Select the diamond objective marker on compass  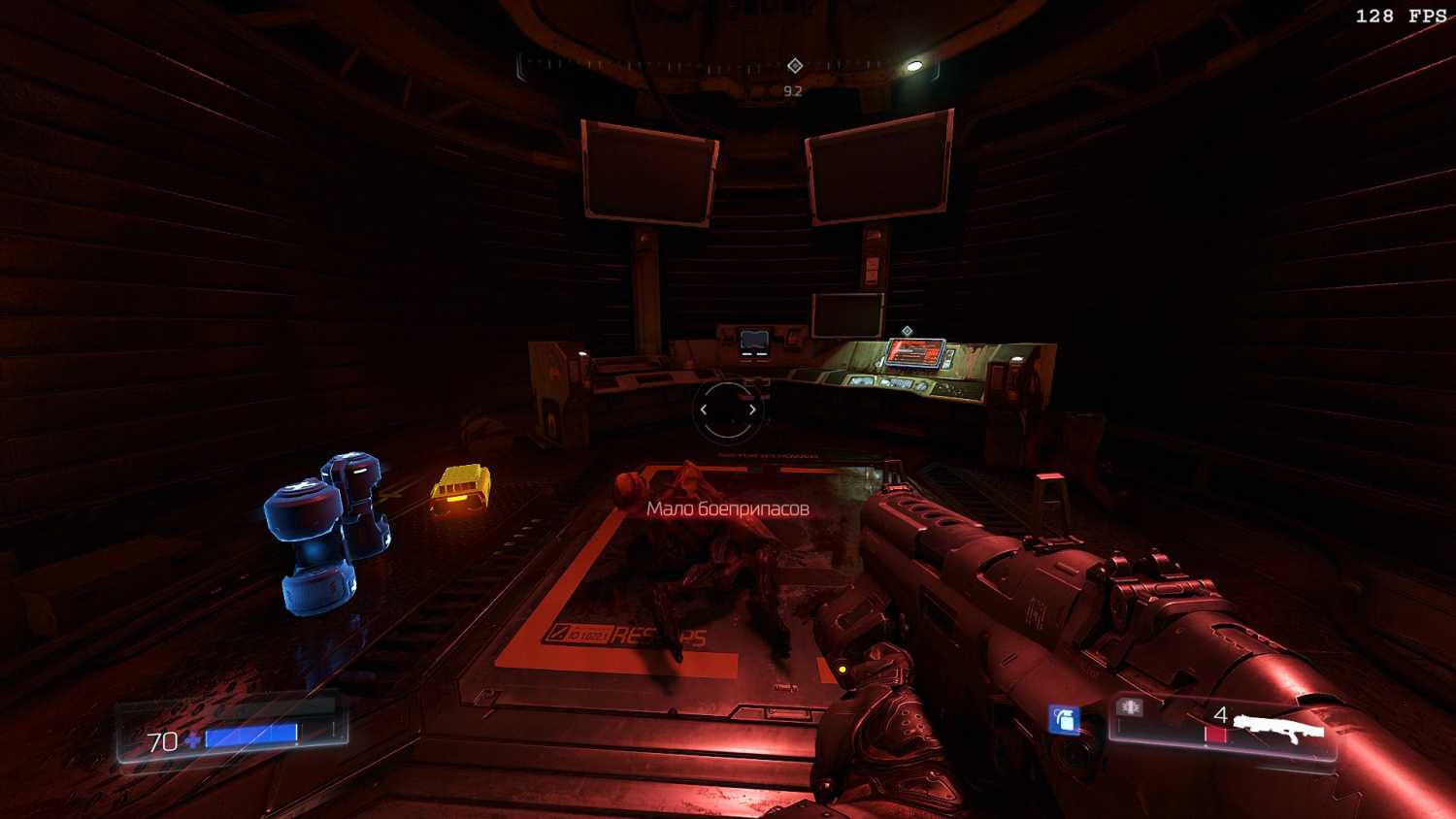tap(795, 65)
